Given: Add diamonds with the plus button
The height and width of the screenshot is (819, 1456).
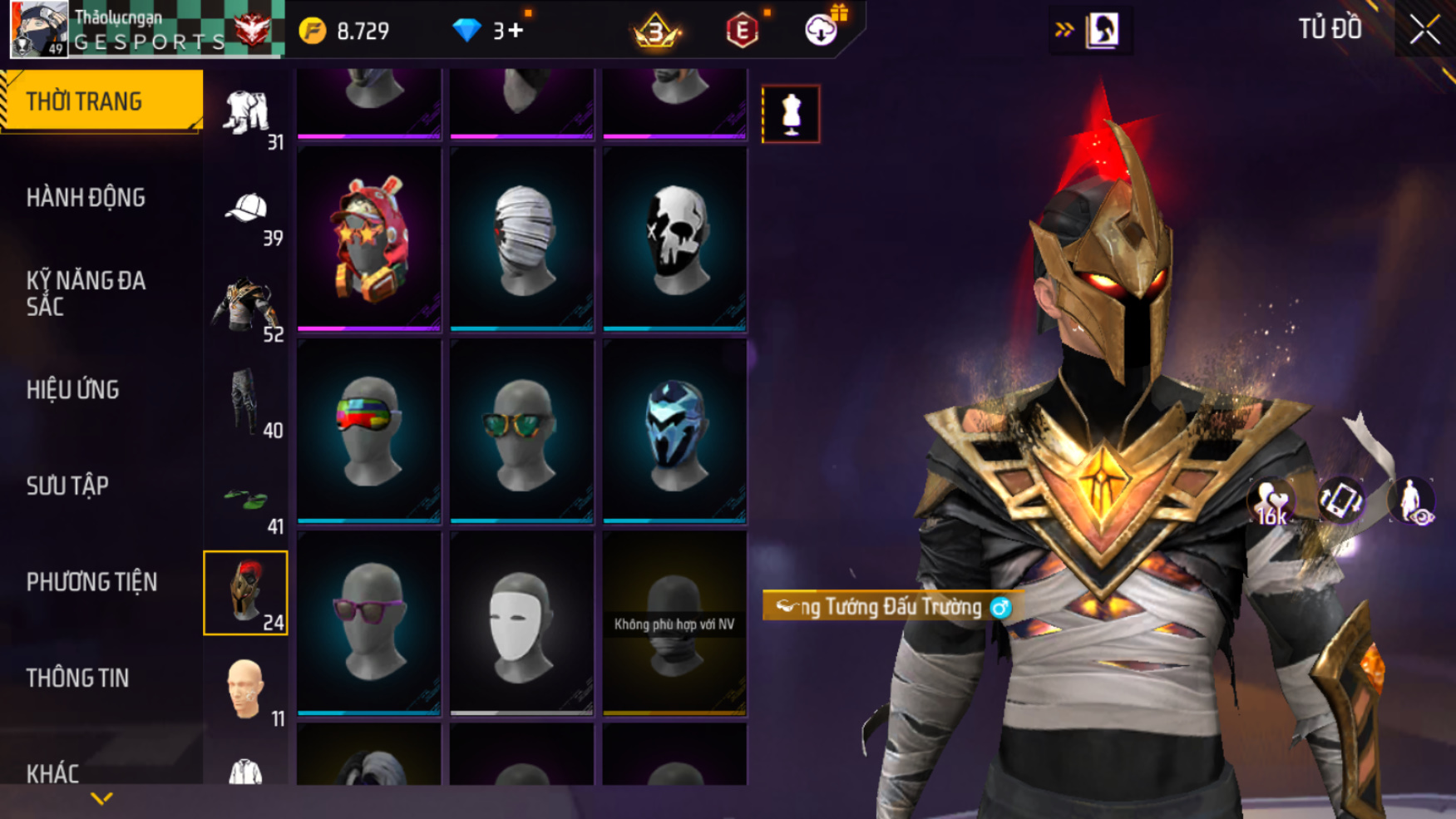Looking at the screenshot, I should [x=516, y=31].
